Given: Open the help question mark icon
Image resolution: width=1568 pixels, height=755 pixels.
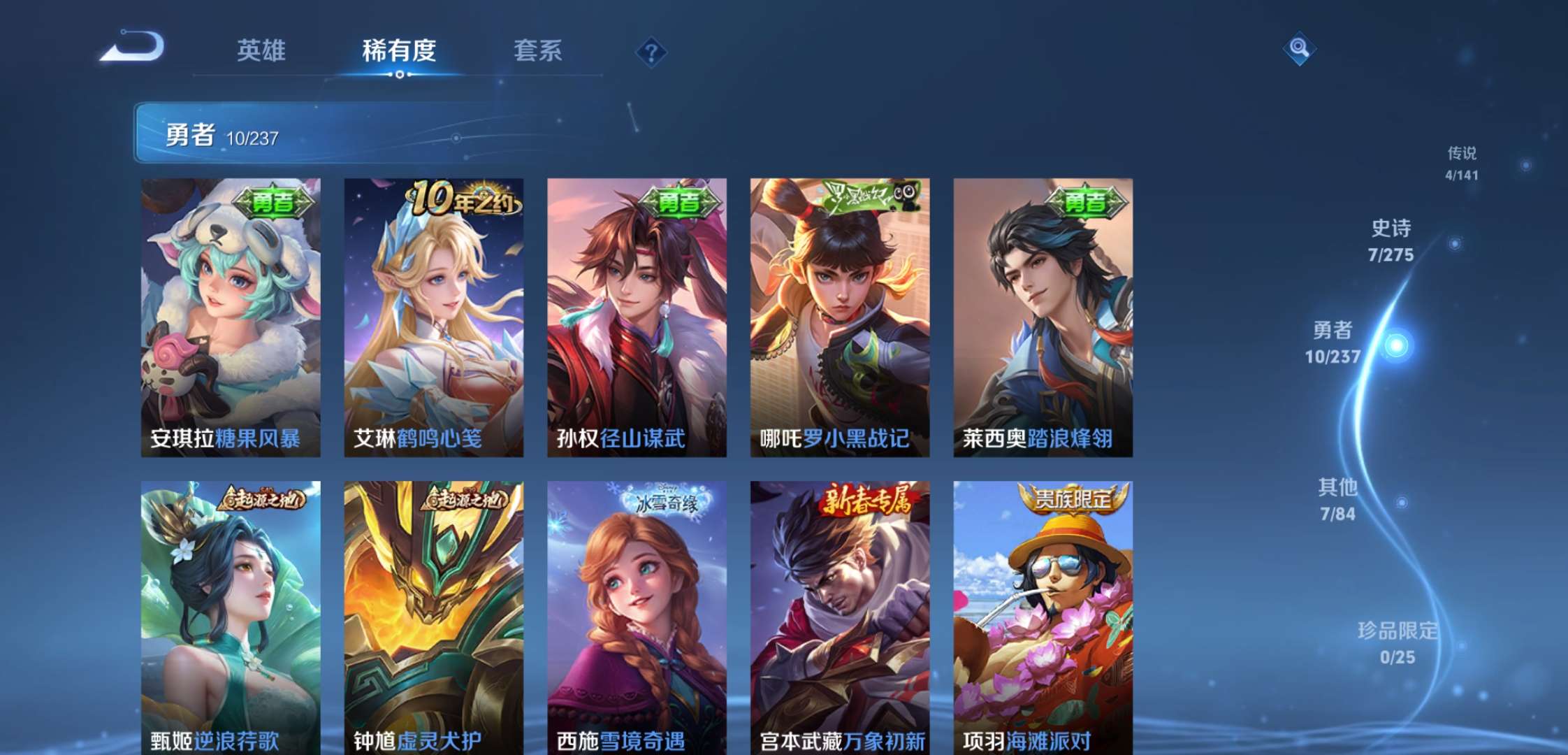Looking at the screenshot, I should pyautogui.click(x=651, y=50).
